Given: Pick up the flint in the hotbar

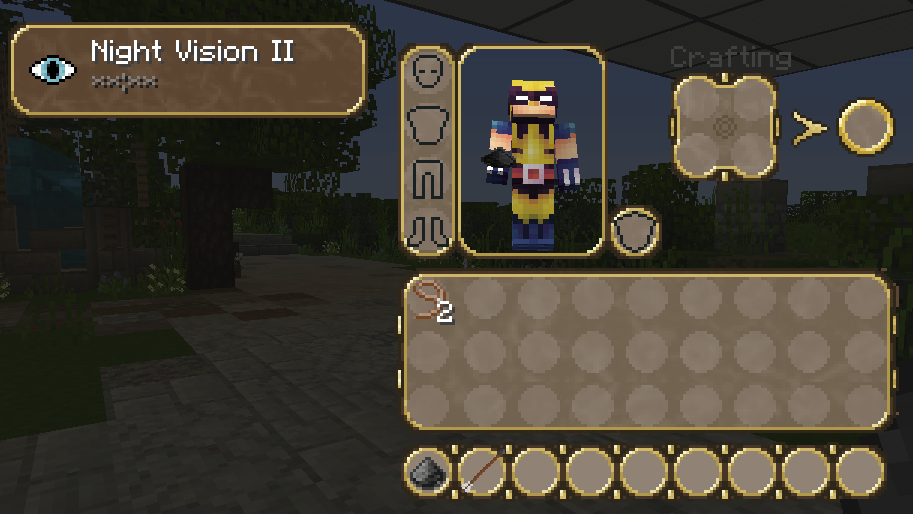Looking at the screenshot, I should [x=428, y=473].
